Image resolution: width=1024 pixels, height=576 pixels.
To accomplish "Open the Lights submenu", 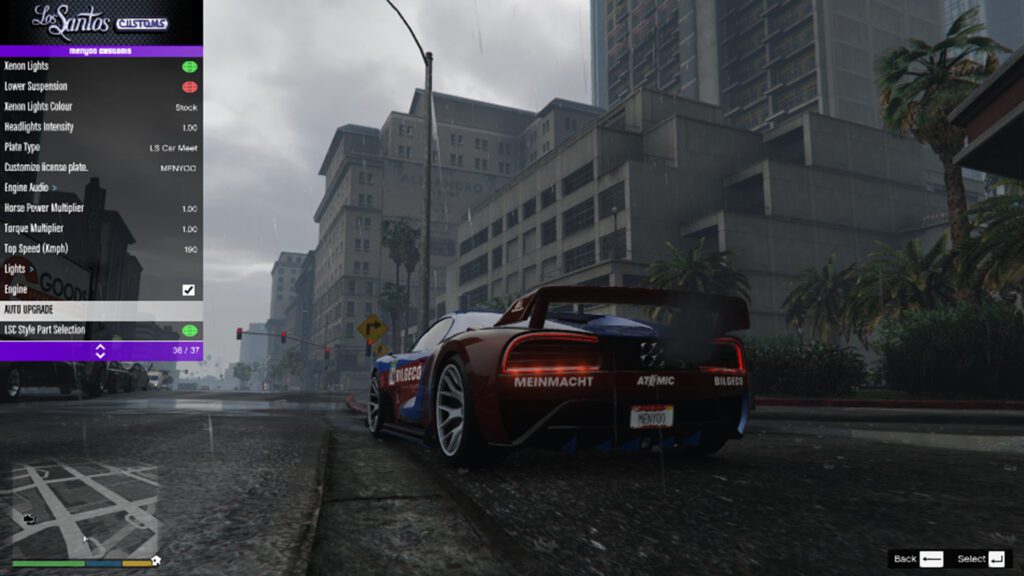I will coord(100,269).
